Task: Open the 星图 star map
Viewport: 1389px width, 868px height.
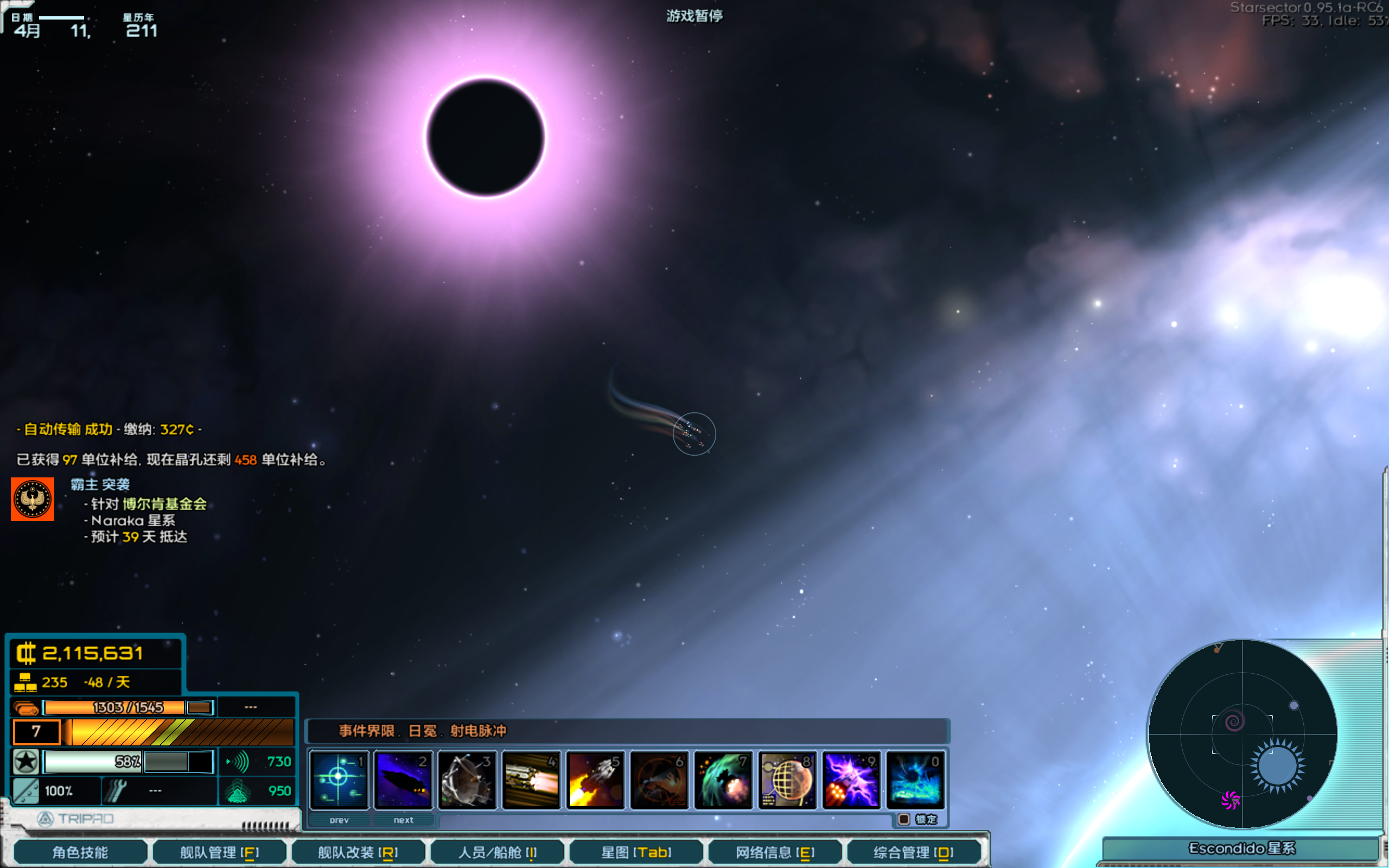Action: click(x=636, y=852)
